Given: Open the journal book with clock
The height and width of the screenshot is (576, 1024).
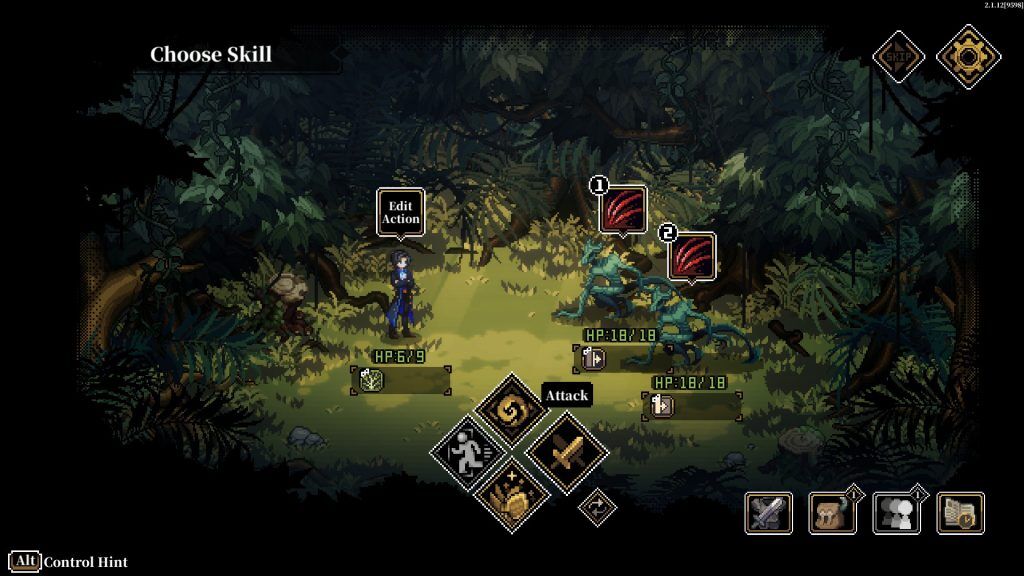Looking at the screenshot, I should (x=960, y=513).
